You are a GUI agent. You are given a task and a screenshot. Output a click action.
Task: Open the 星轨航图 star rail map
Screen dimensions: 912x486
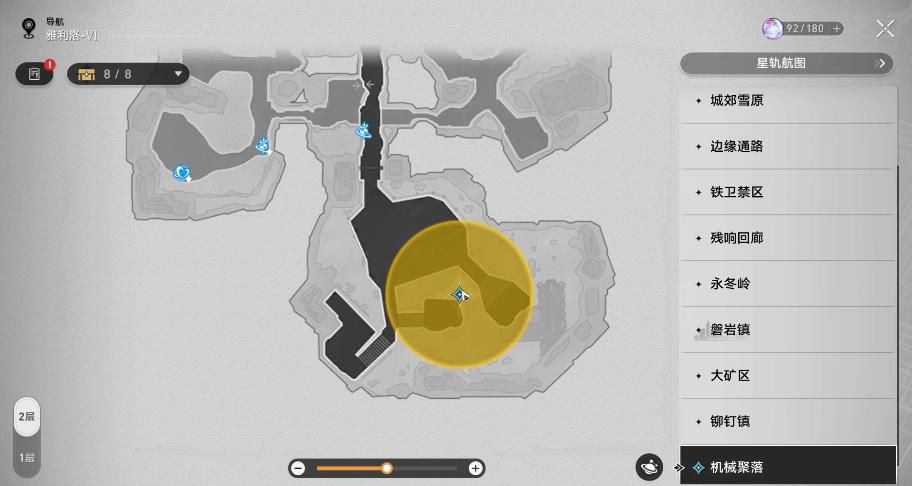[786, 64]
